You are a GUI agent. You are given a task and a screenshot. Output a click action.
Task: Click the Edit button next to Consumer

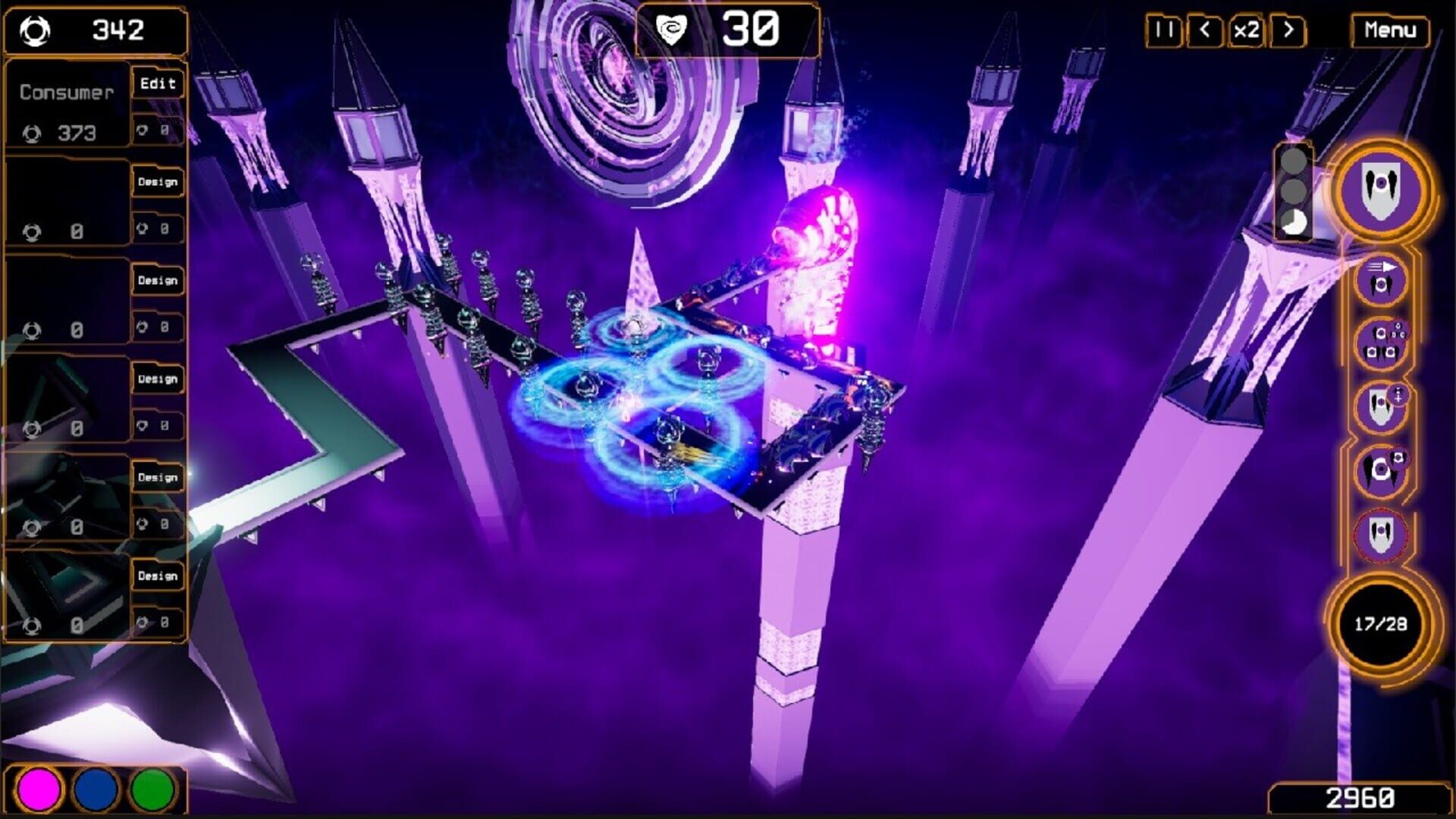point(157,83)
